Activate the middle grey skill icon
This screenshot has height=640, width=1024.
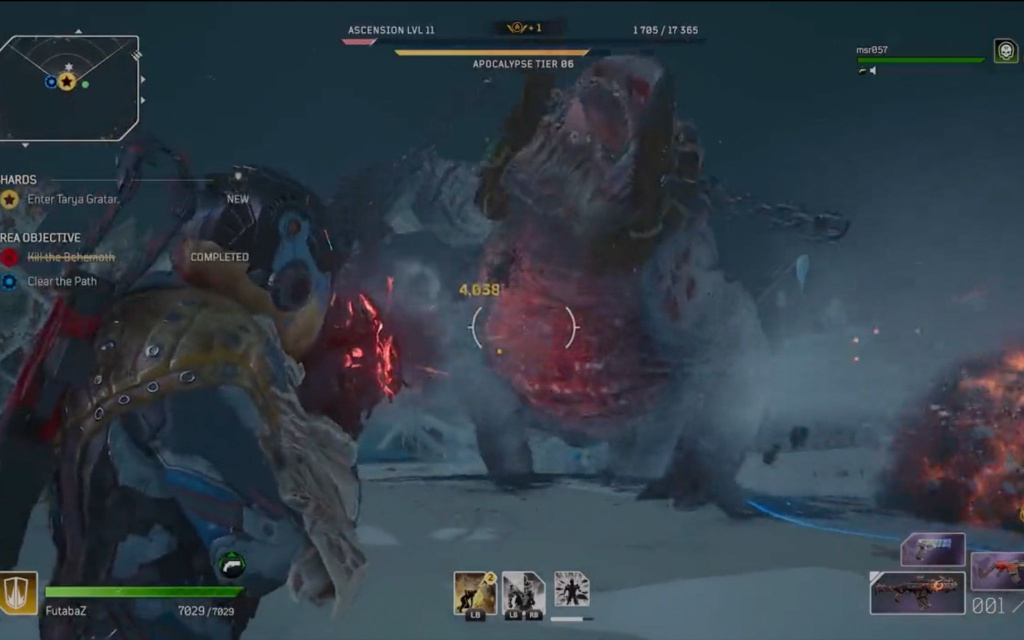[522, 592]
